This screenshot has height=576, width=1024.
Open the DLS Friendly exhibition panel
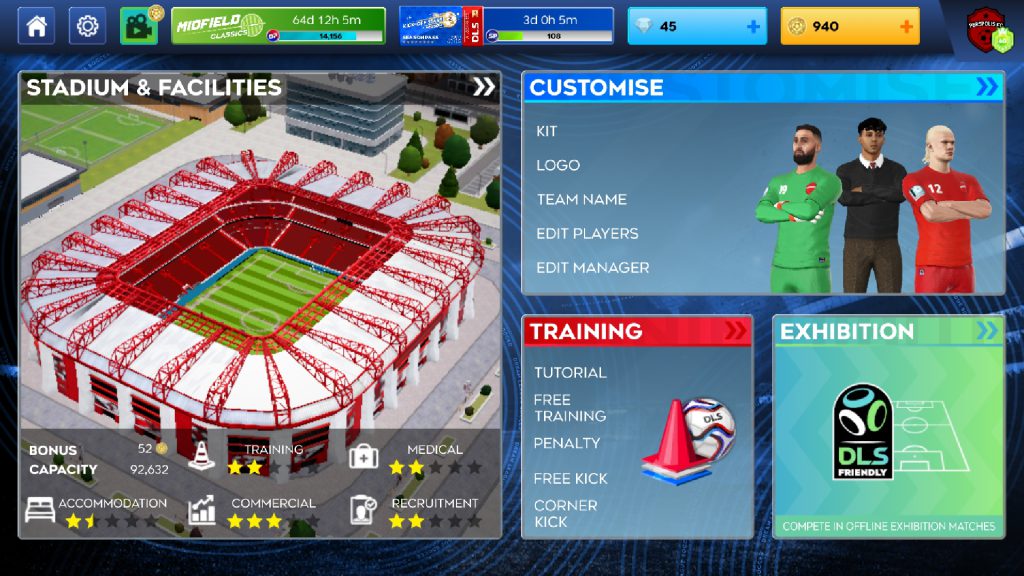(888, 428)
